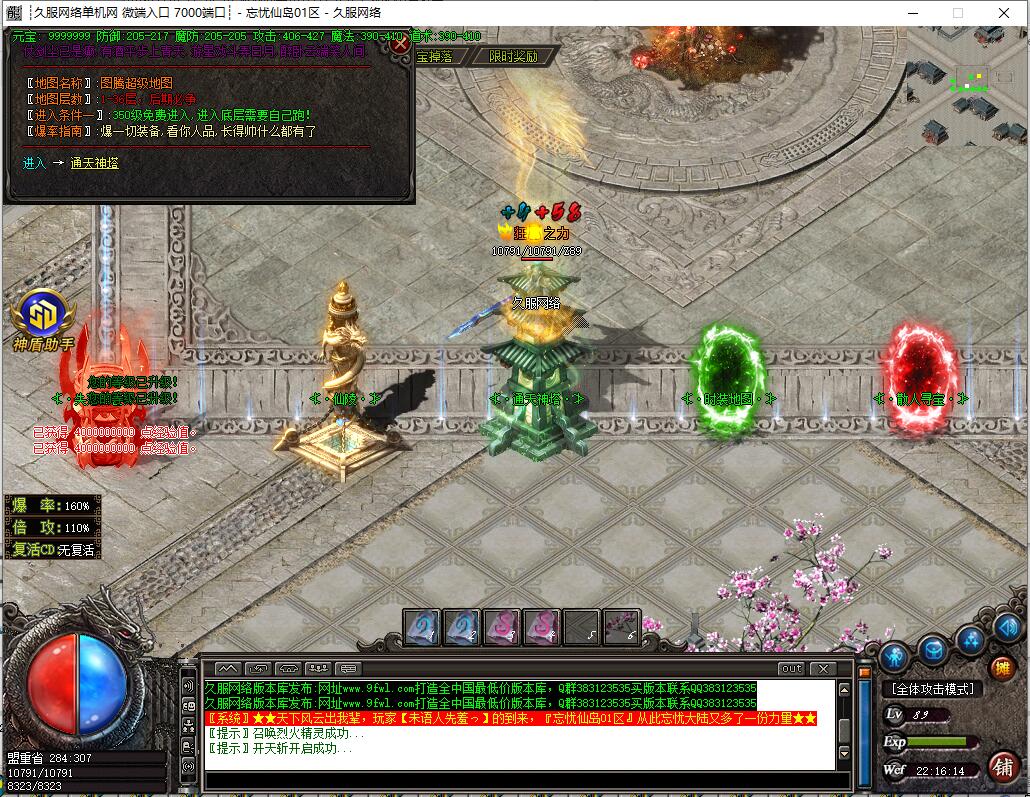Open the 摊 stall button
This screenshot has width=1030, height=797.
(1001, 668)
